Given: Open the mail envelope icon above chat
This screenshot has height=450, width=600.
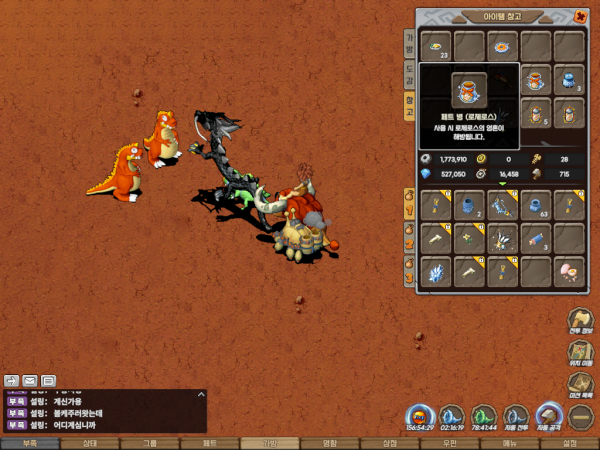Looking at the screenshot, I should point(30,380).
